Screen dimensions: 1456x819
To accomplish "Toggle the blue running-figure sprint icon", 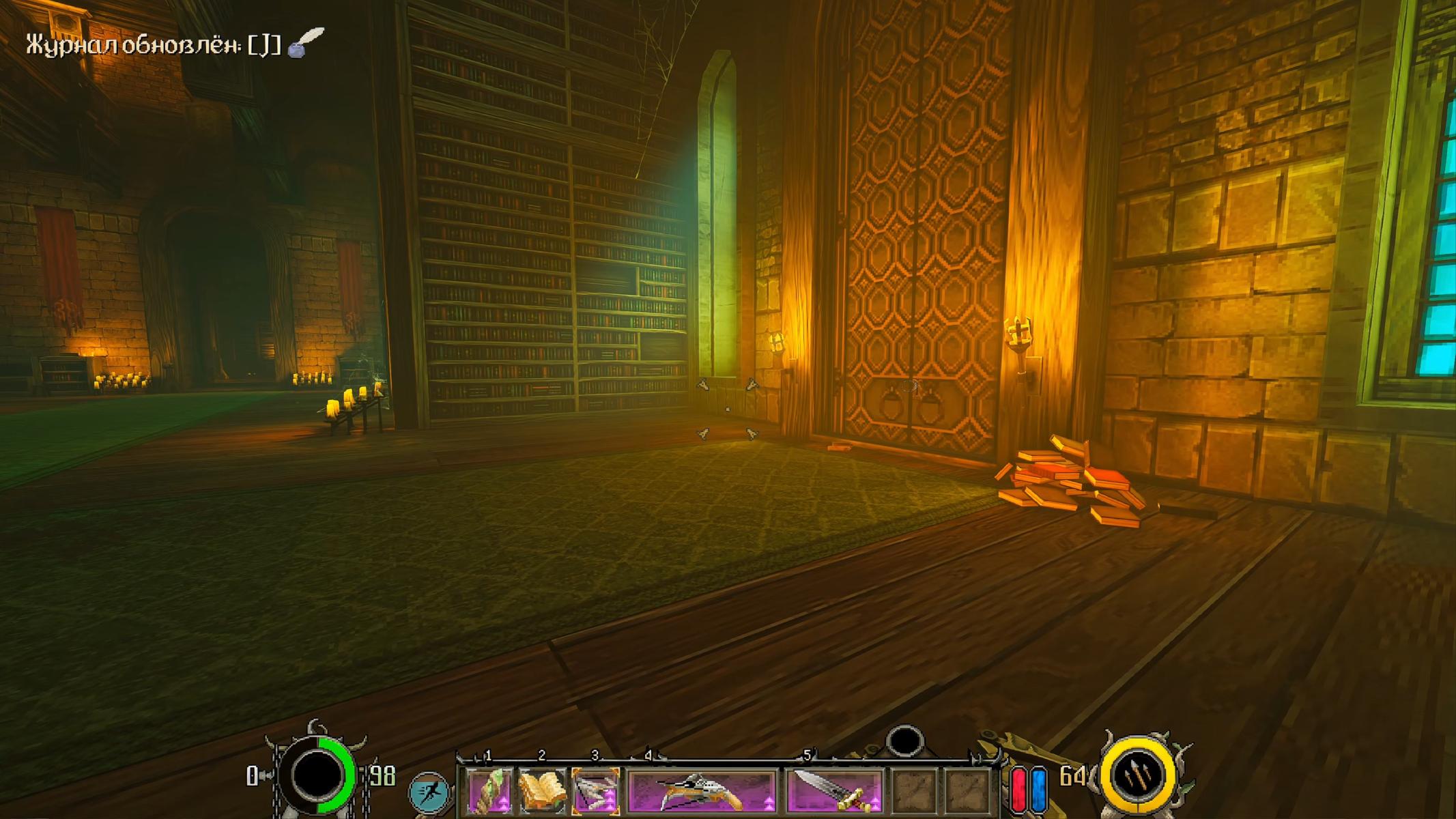I will tap(429, 793).
